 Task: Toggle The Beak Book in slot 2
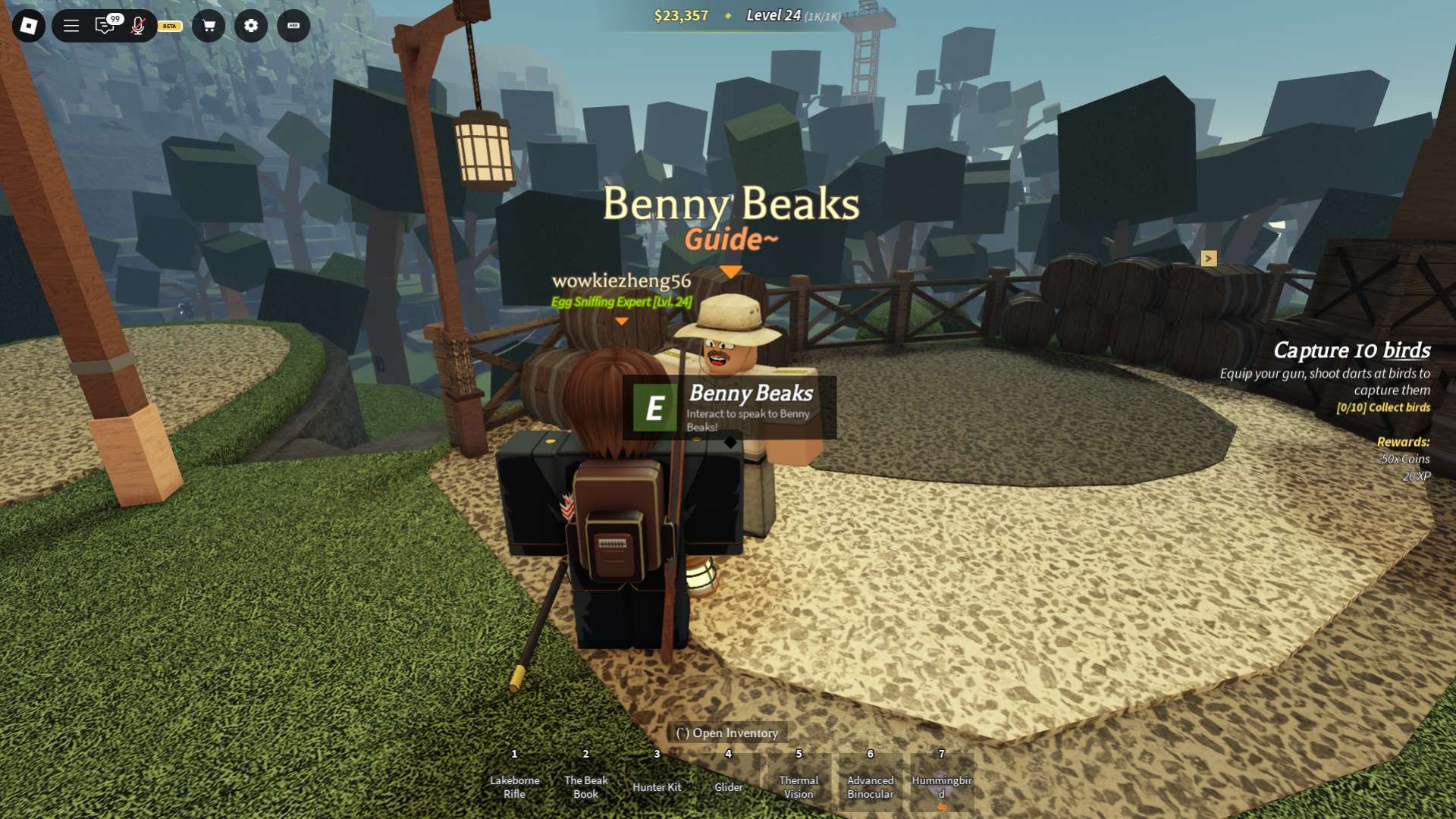[585, 781]
